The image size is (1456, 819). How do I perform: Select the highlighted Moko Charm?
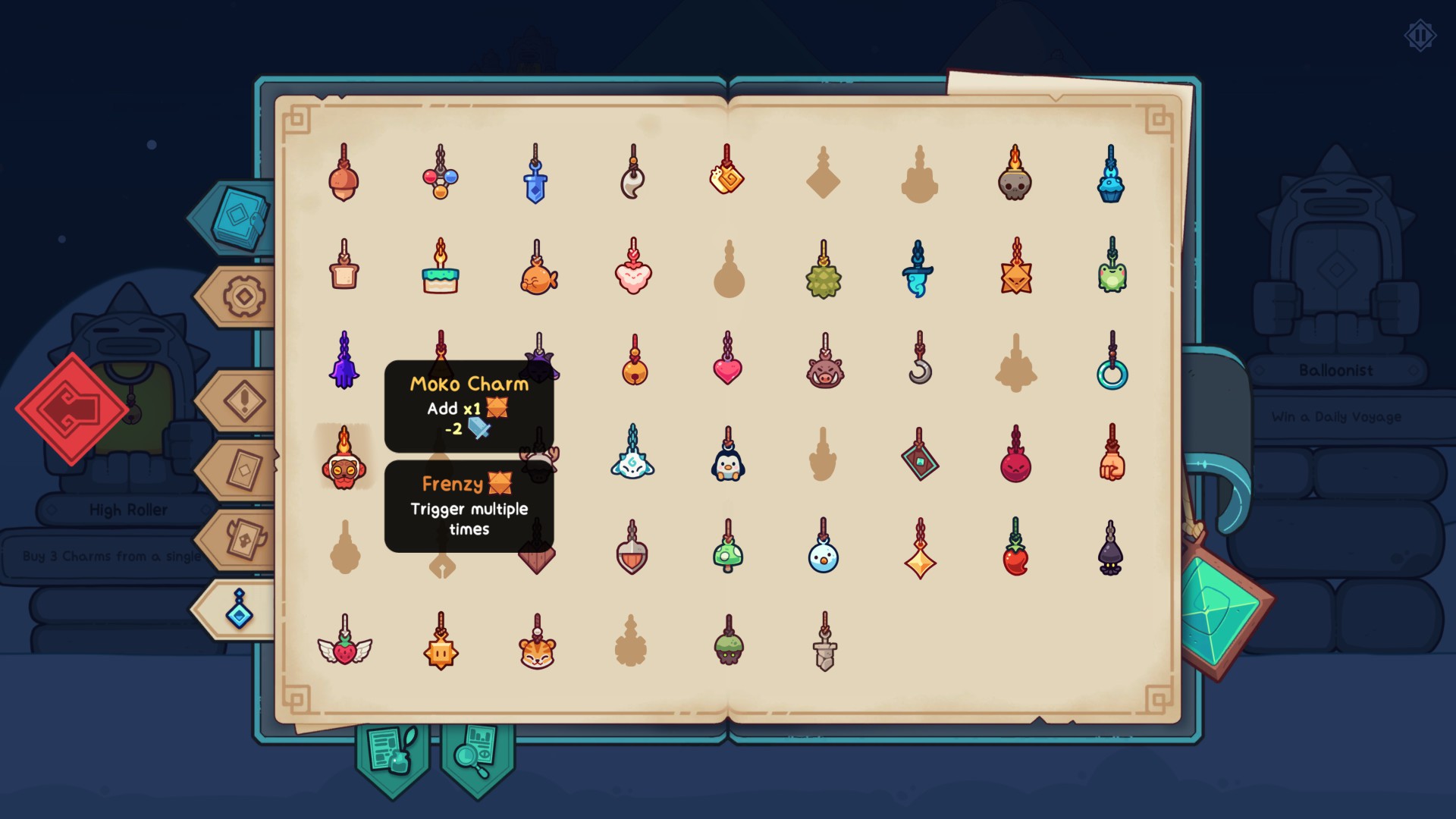345,469
